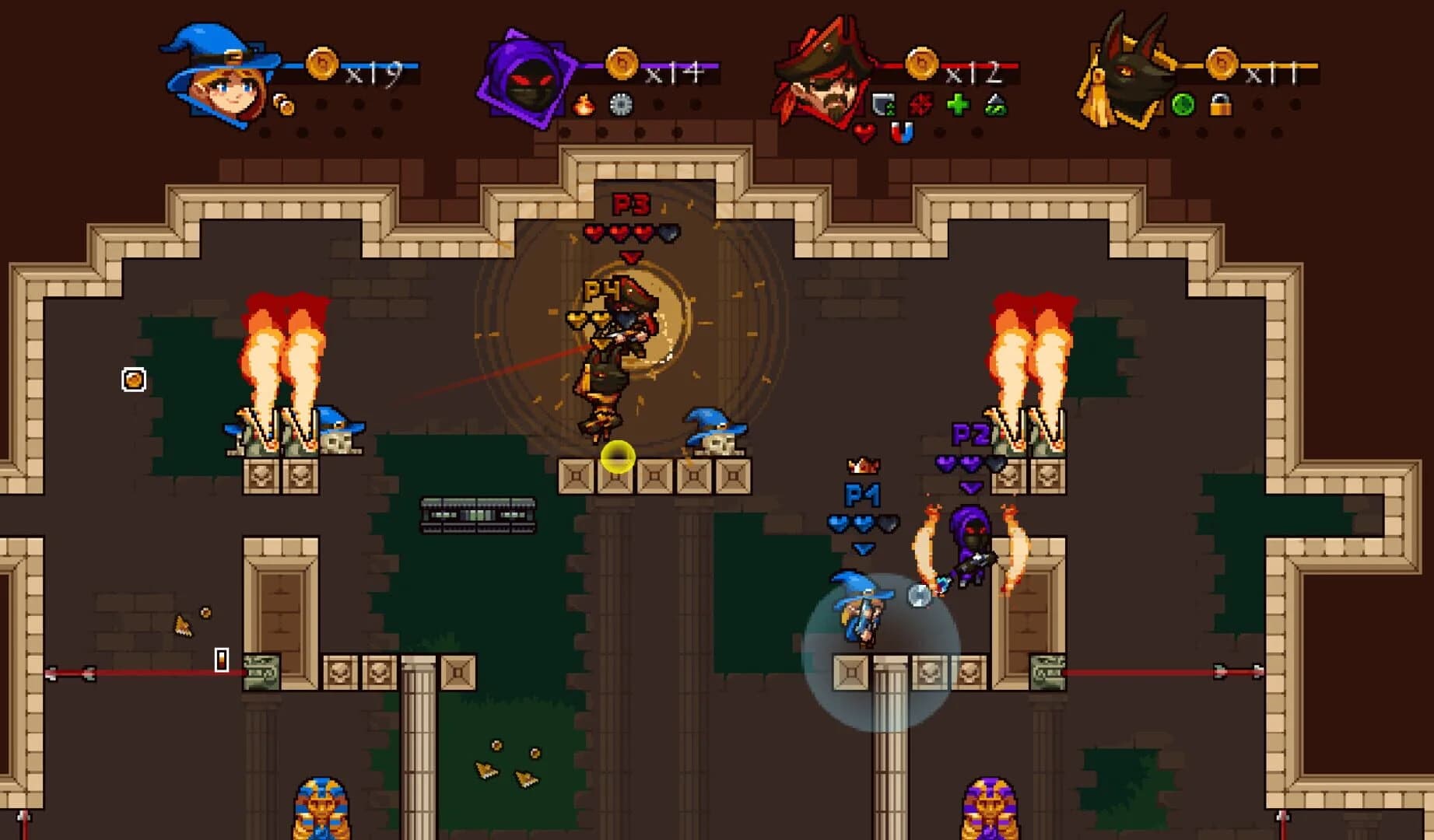This screenshot has width=1434, height=840.
Task: Select the purple hooded assassin portrait
Action: pos(528,78)
